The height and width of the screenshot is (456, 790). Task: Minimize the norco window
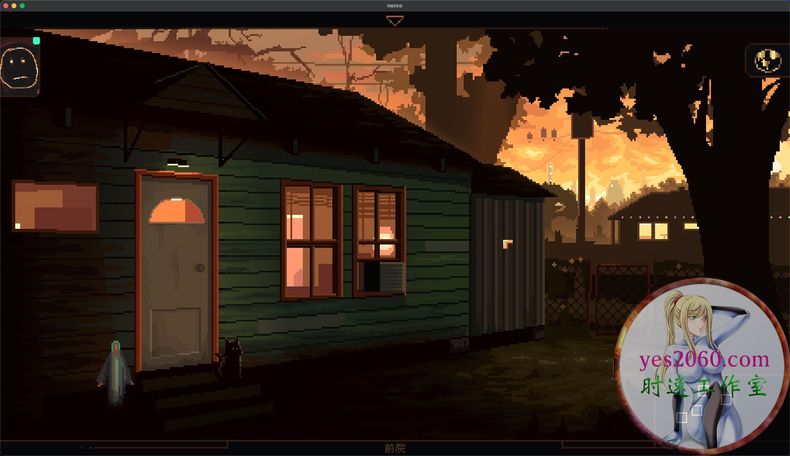coord(14,6)
